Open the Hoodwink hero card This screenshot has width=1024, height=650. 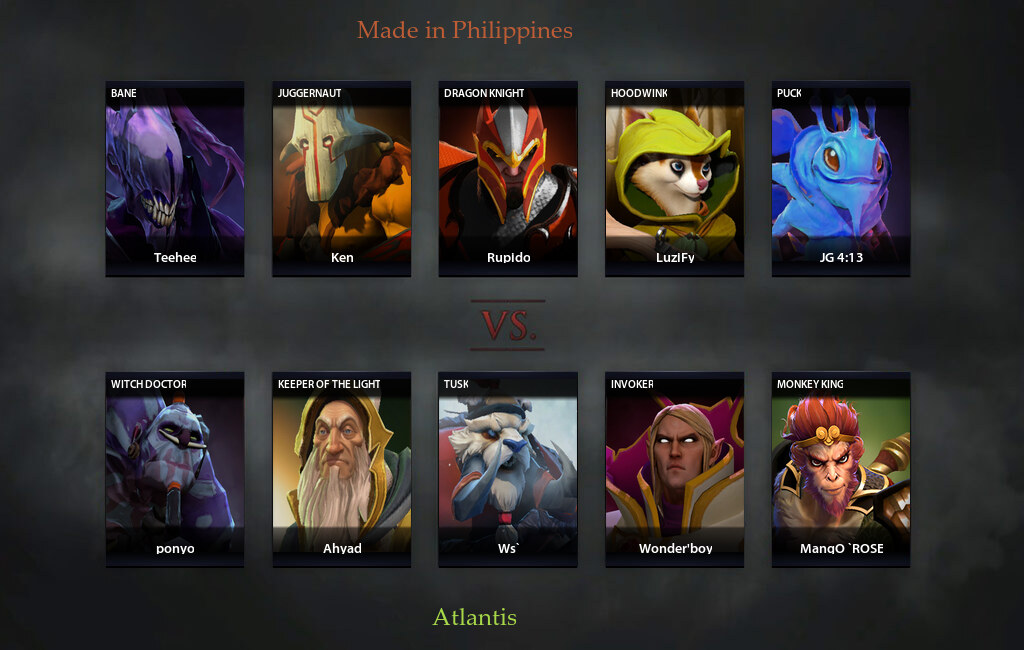(x=674, y=178)
